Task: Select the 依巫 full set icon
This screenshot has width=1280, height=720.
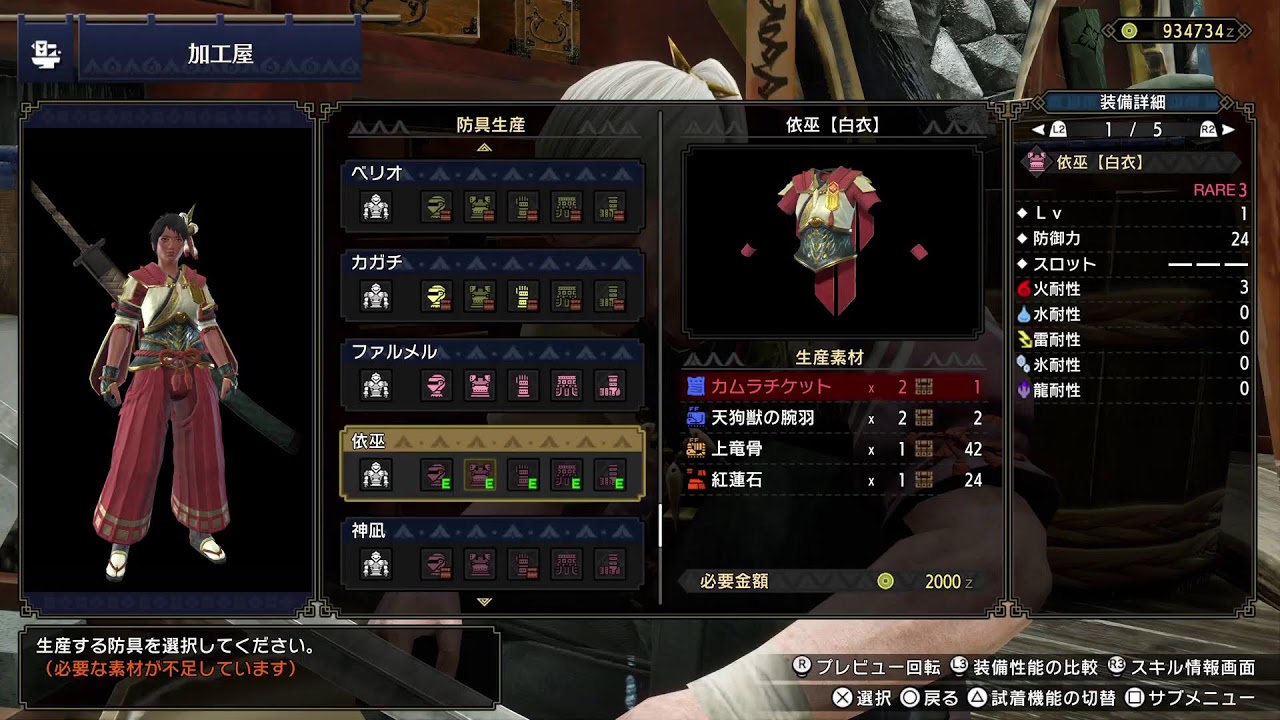Action: (x=376, y=475)
